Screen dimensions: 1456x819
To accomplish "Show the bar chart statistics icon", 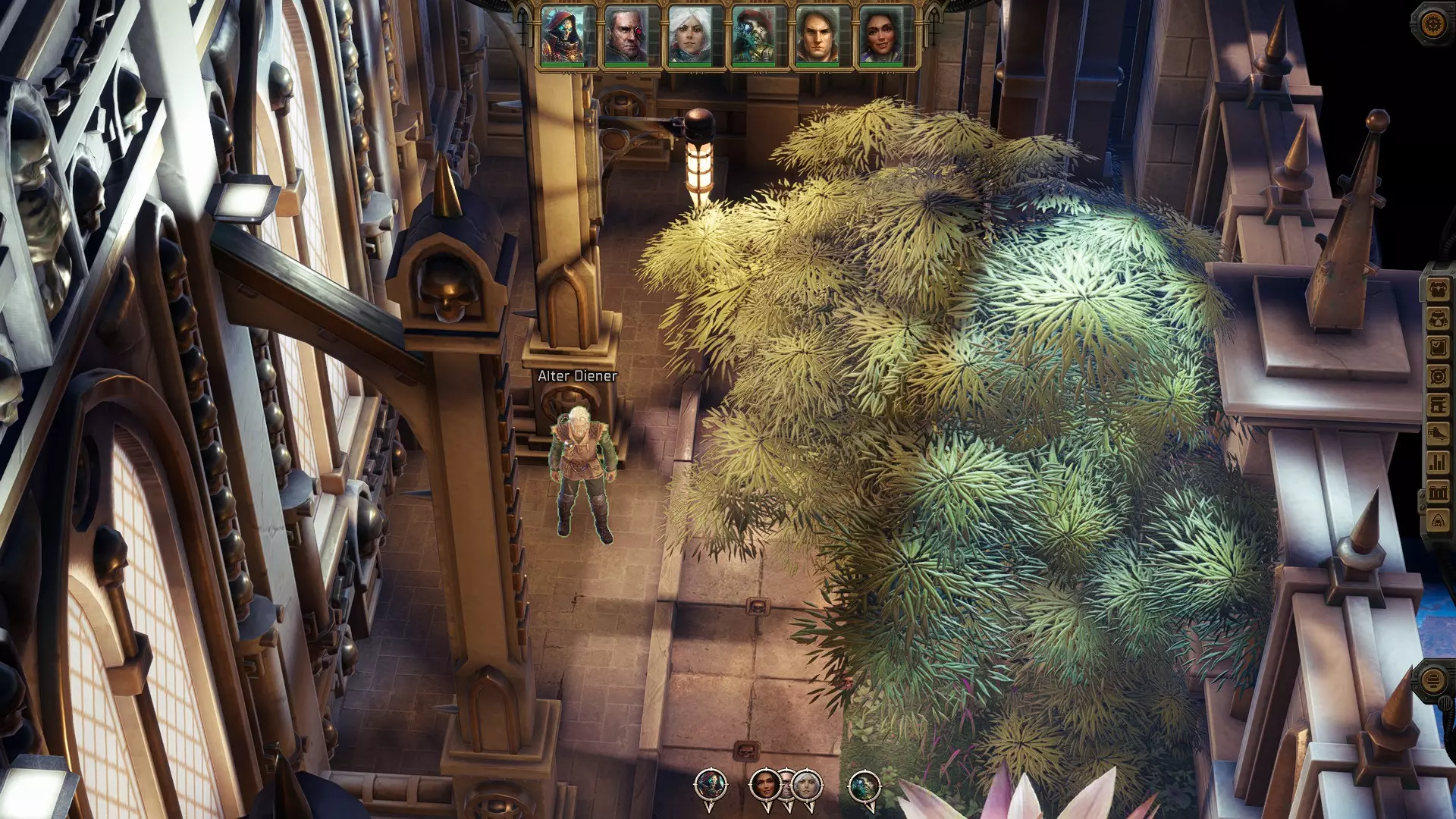I will [1439, 463].
